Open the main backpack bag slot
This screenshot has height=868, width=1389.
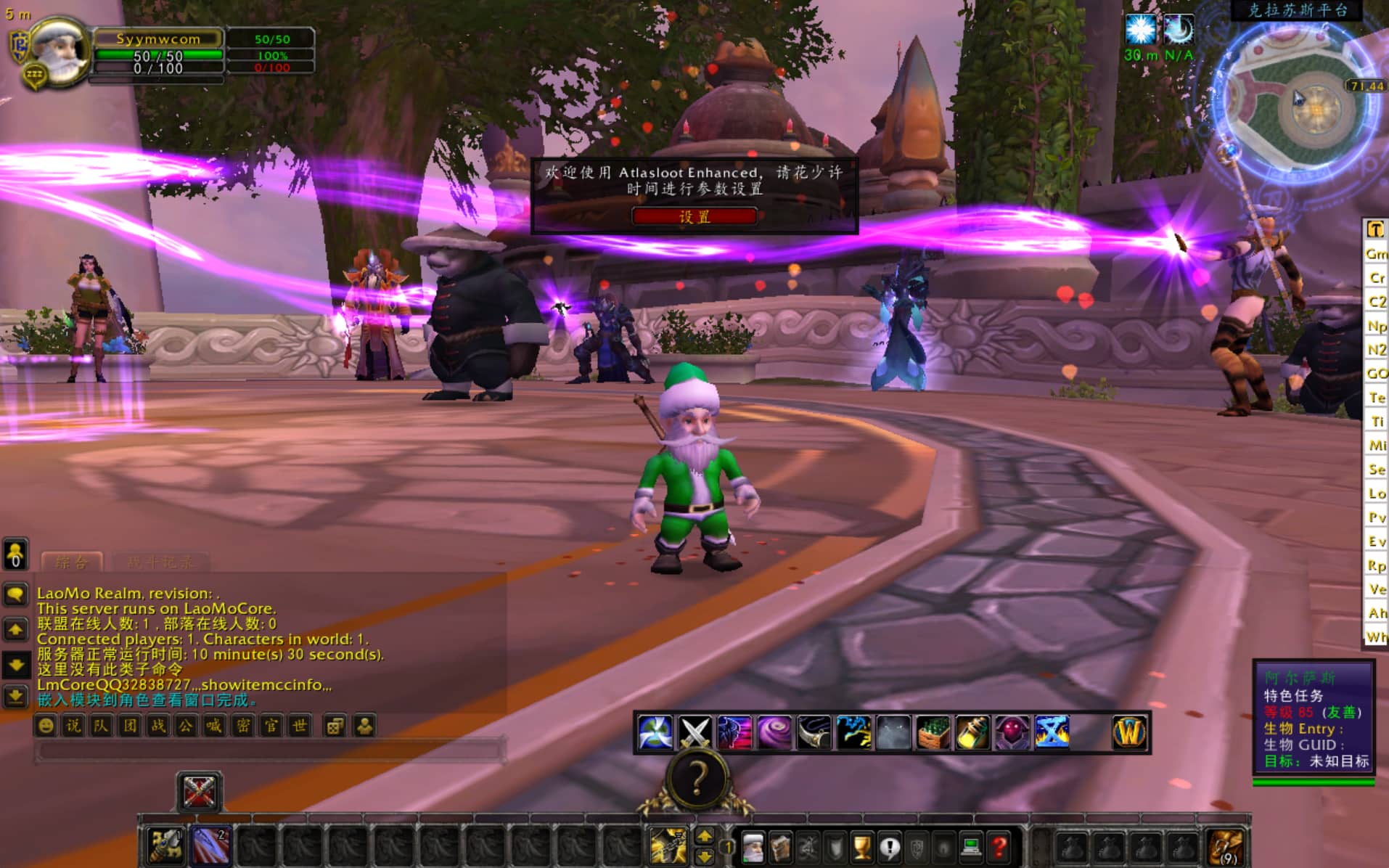1226,846
